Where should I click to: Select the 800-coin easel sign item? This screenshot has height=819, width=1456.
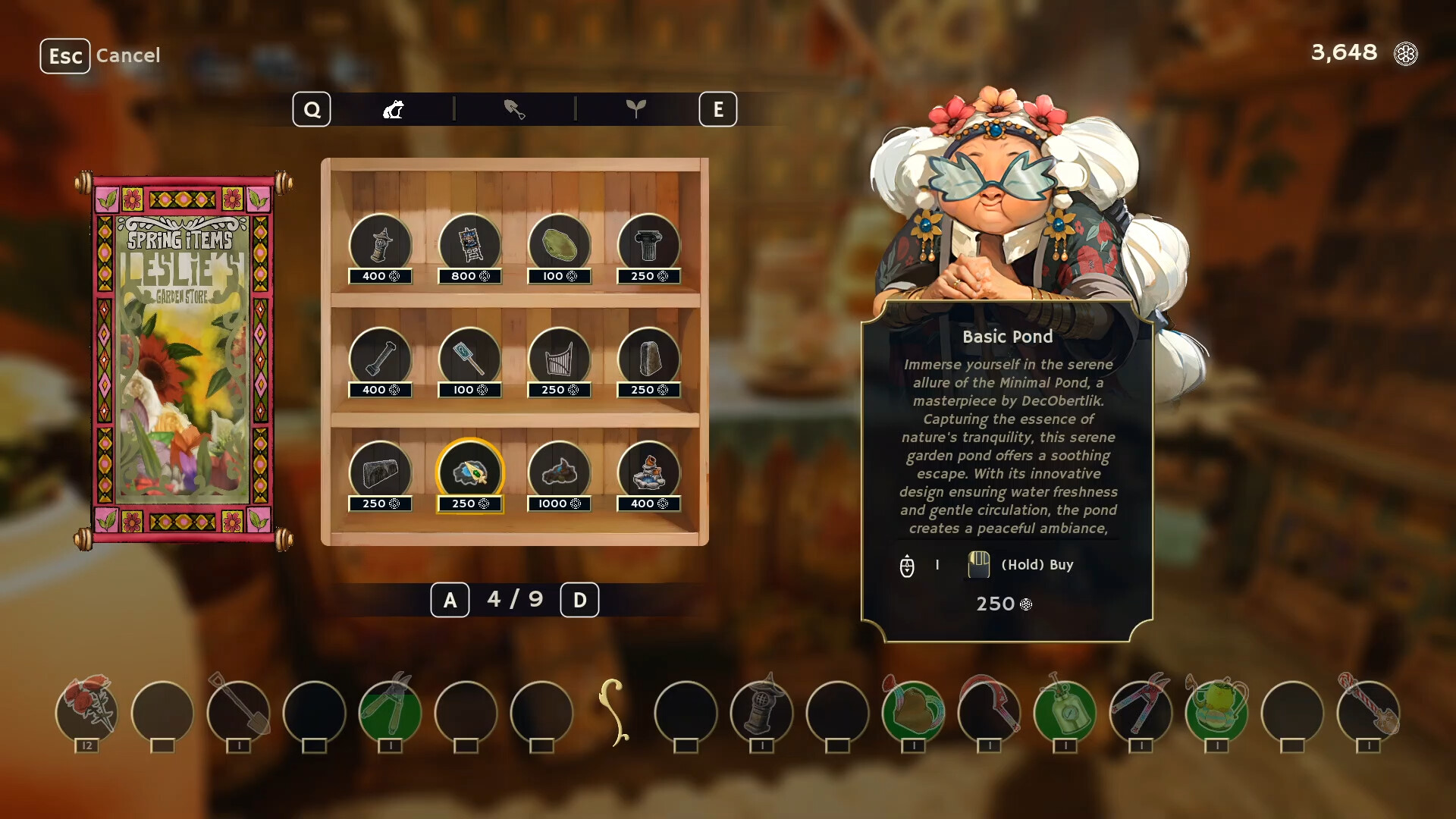pyautogui.click(x=469, y=244)
